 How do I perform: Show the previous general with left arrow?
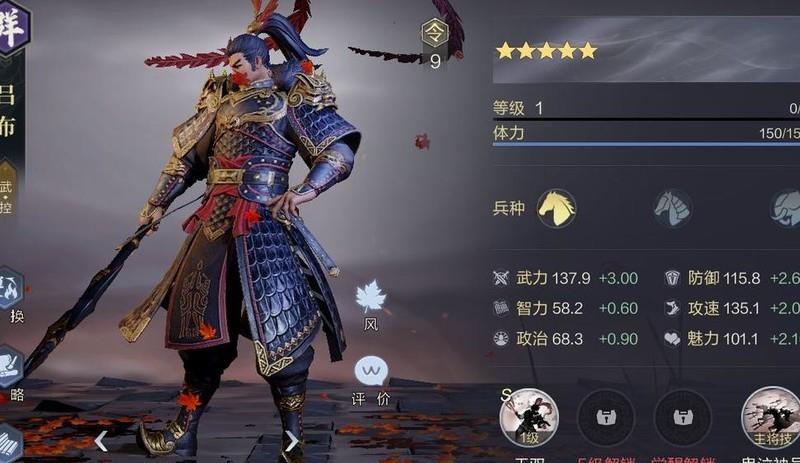(x=101, y=441)
